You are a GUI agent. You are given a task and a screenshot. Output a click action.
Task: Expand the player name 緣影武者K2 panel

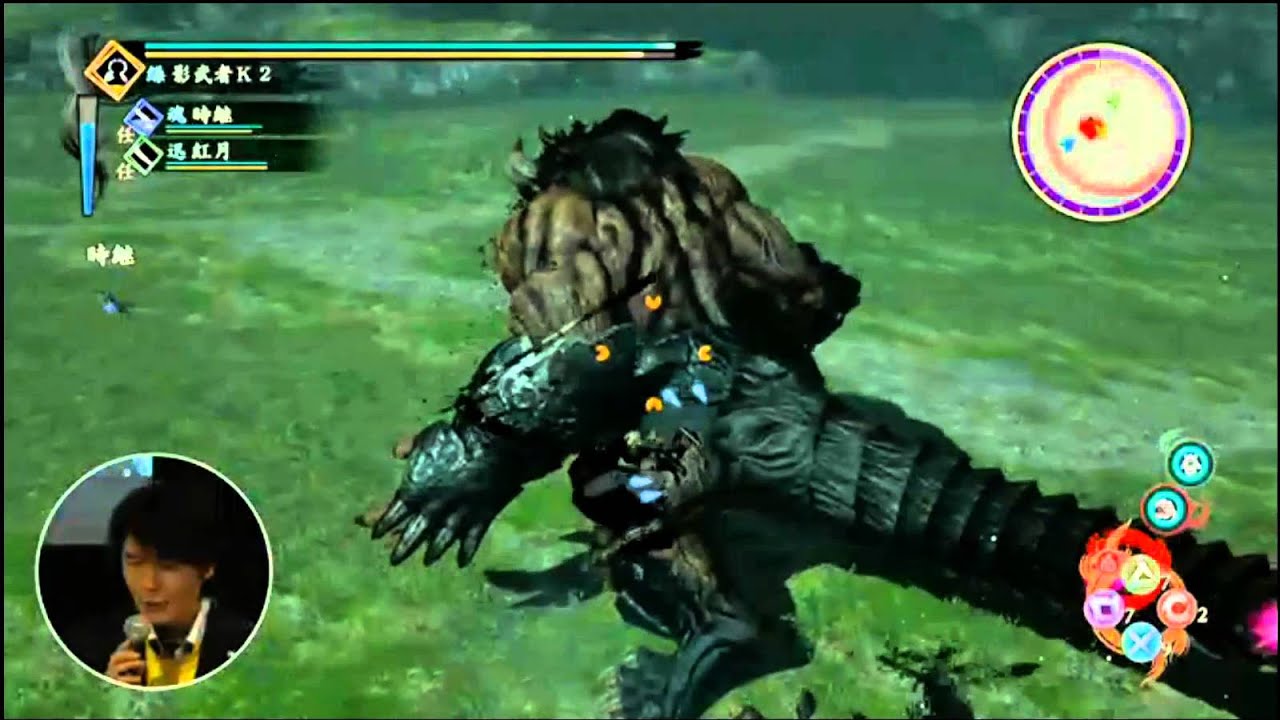tap(210, 72)
